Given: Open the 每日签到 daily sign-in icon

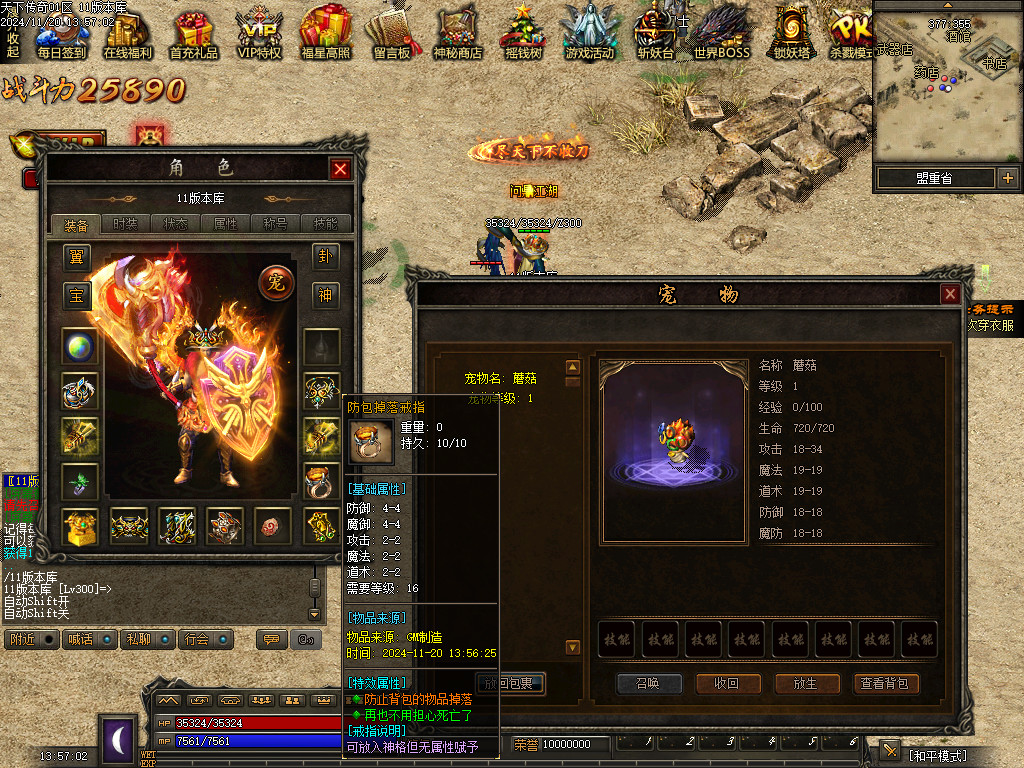Looking at the screenshot, I should [x=61, y=33].
